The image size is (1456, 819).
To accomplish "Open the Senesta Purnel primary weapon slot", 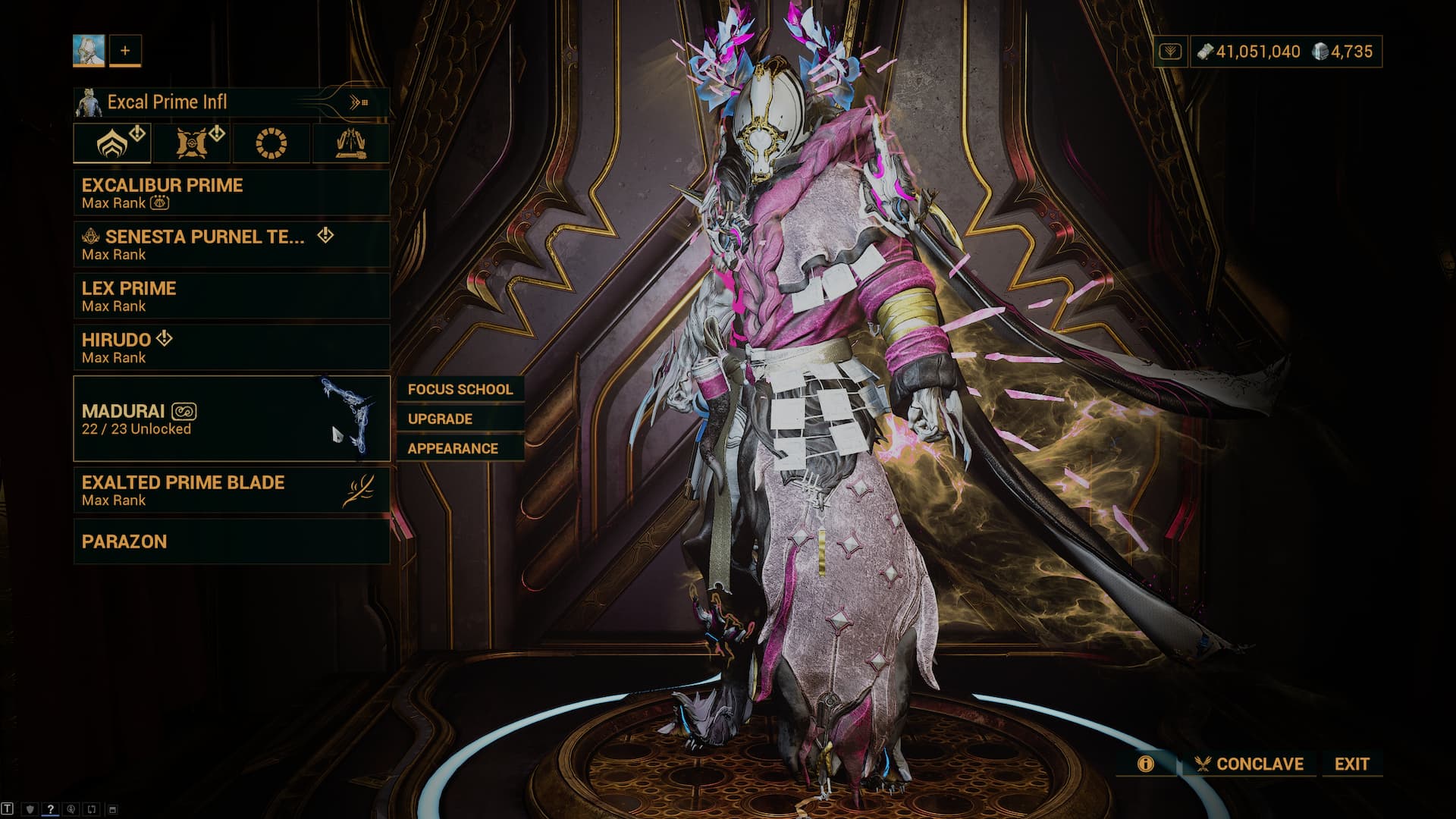I will point(231,244).
